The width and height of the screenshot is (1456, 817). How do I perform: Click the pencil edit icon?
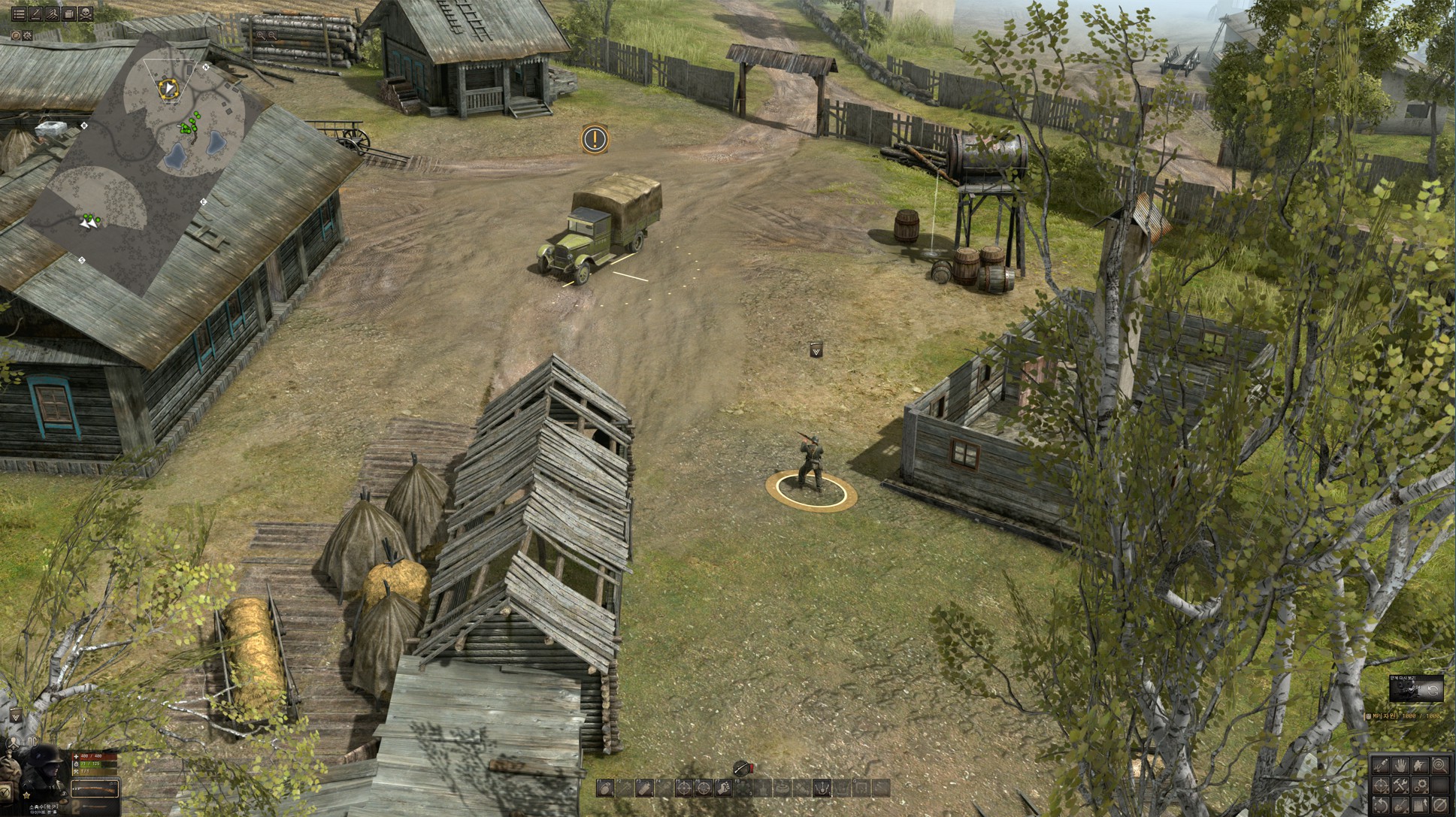click(x=35, y=14)
